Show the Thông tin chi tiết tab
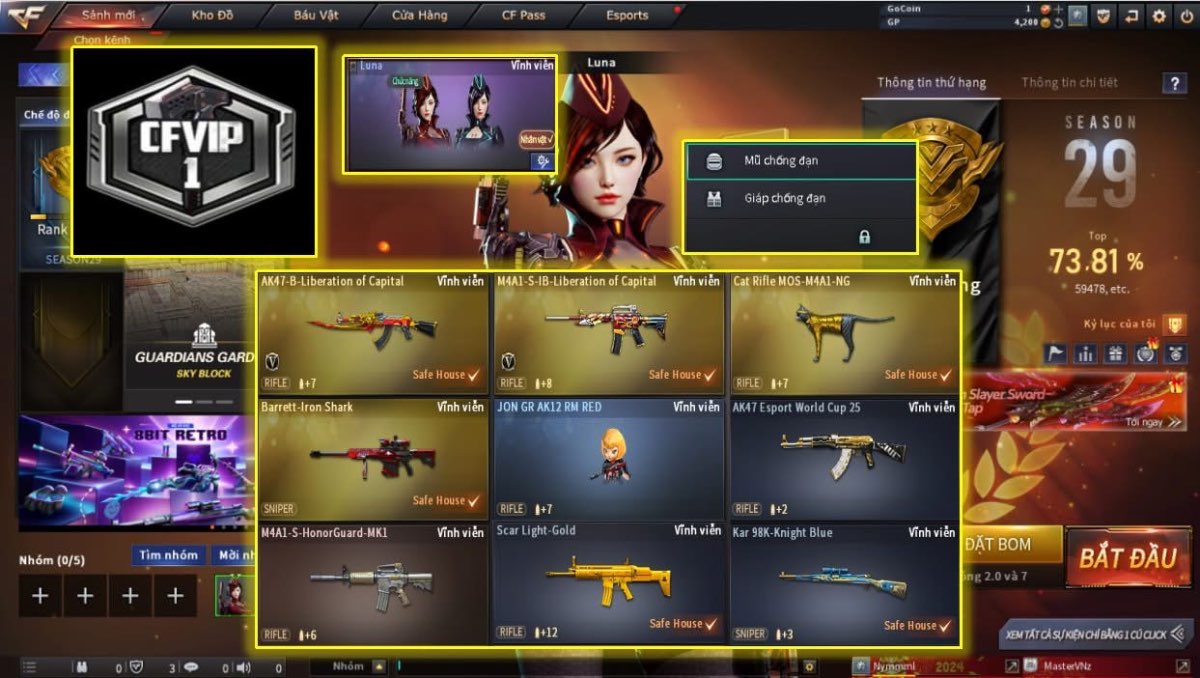The width and height of the screenshot is (1200, 678). click(x=1069, y=82)
